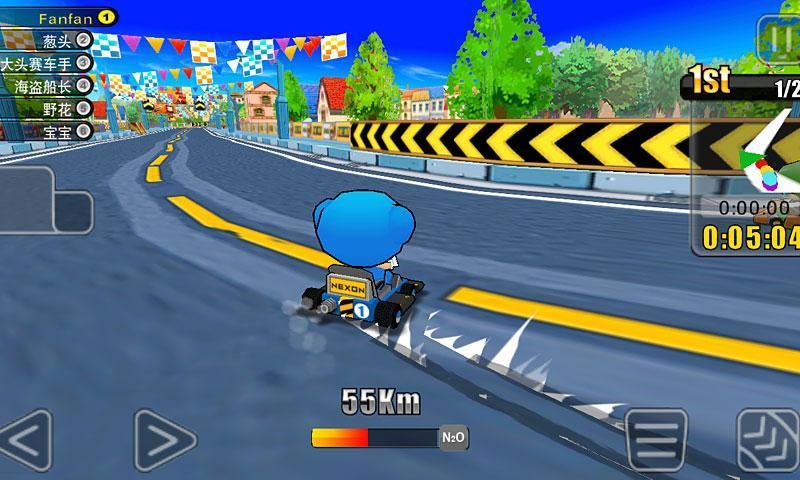Select 海盗船长 in the ranking list
Image resolution: width=800 pixels, height=480 pixels.
click(52, 86)
